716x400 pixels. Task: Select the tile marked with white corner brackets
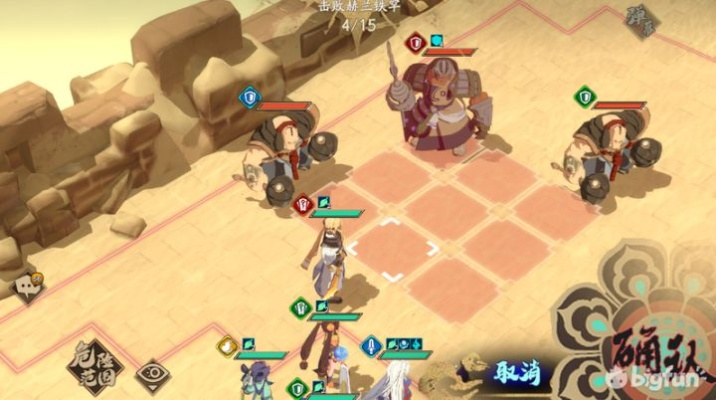393,250
